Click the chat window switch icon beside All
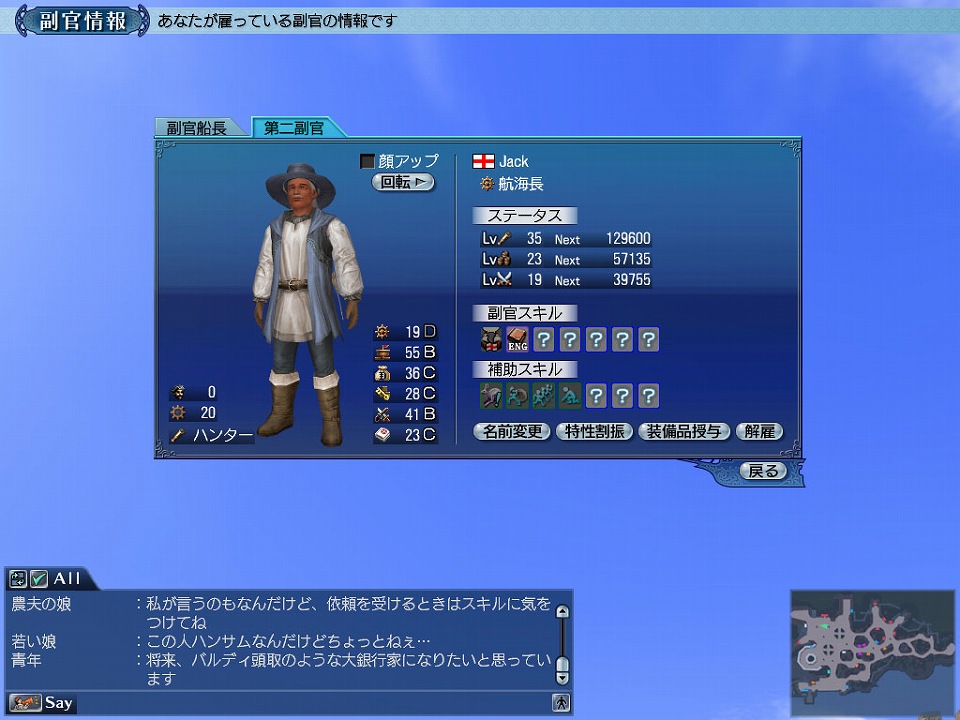 18,579
